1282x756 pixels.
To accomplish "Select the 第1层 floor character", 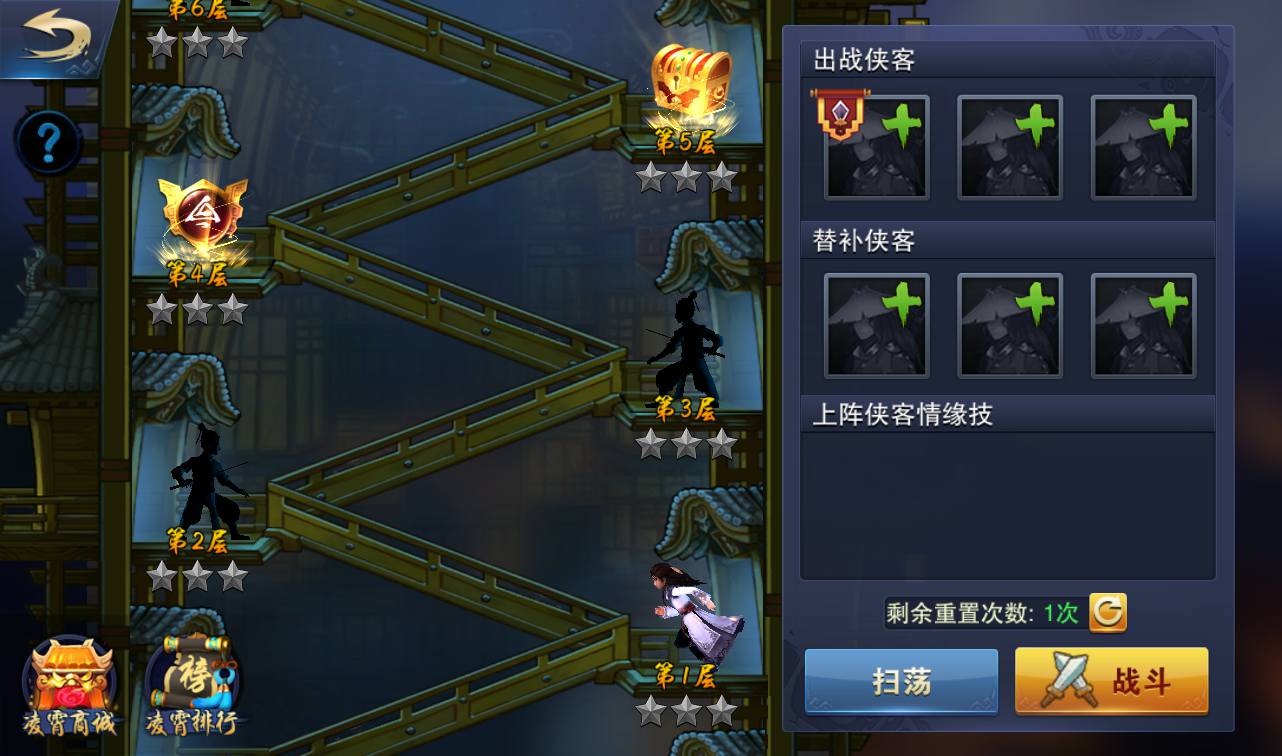I will tap(690, 610).
